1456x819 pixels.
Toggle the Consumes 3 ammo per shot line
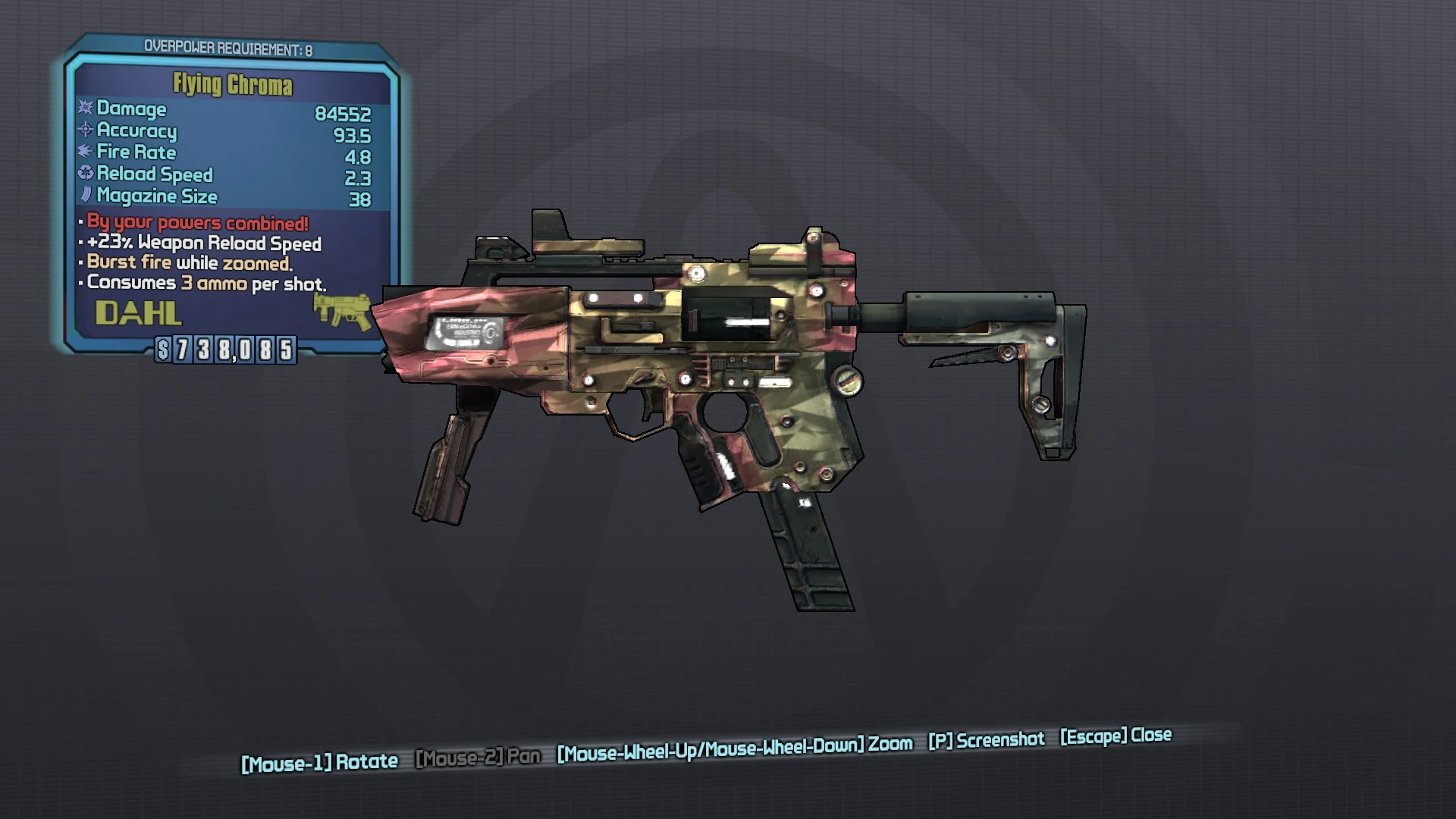click(x=205, y=284)
